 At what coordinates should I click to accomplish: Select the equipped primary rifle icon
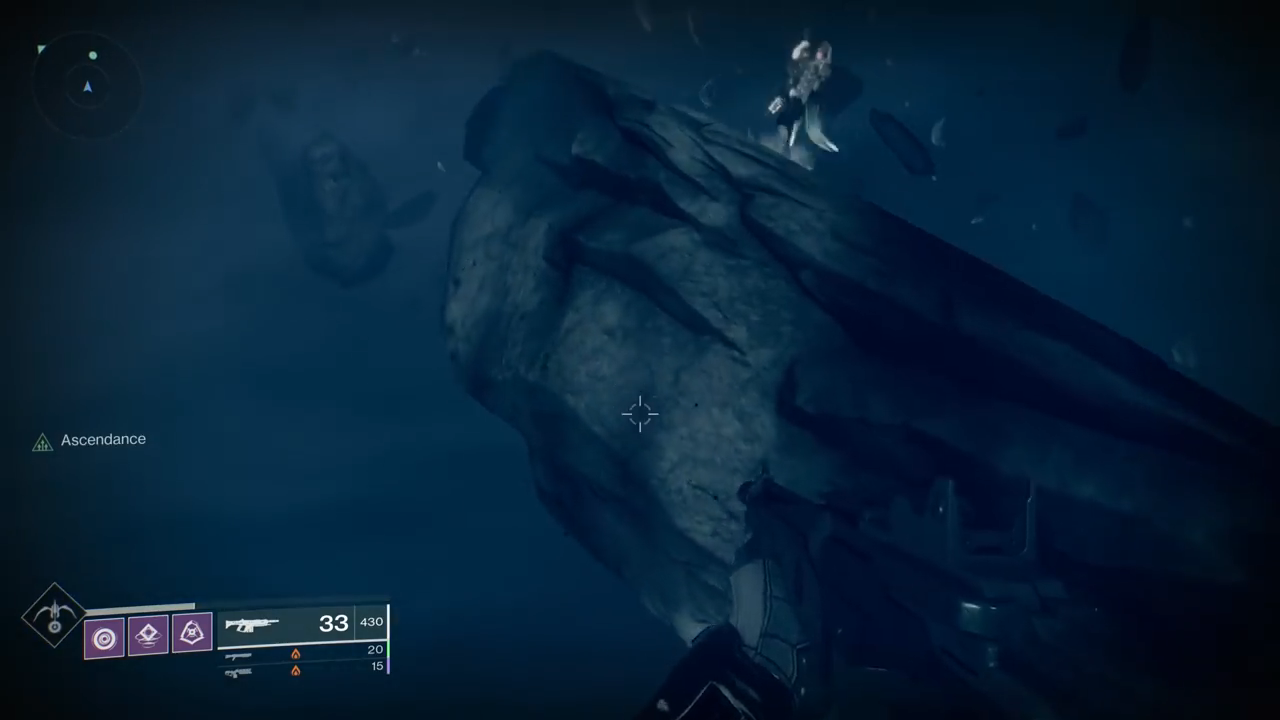(x=252, y=625)
